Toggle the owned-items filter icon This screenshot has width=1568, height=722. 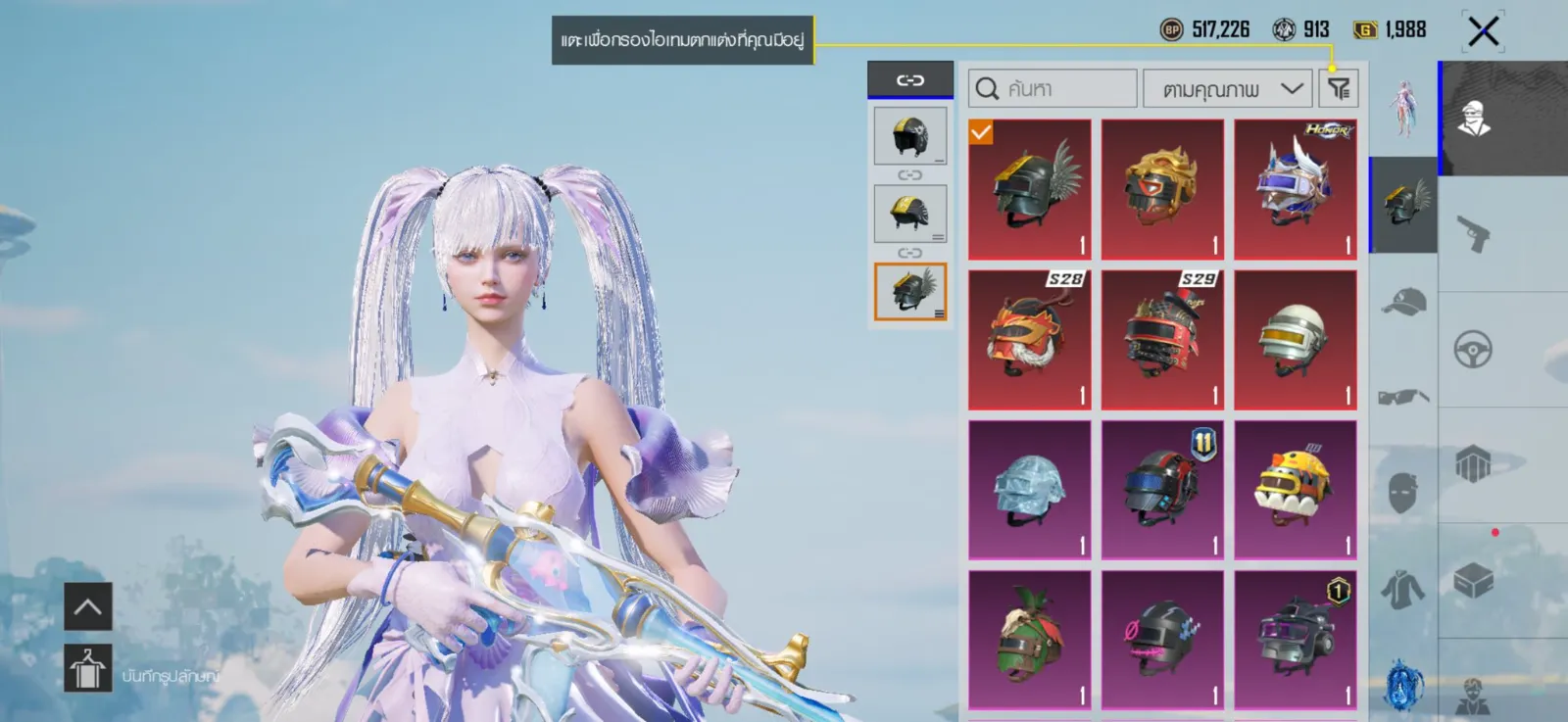[x=1339, y=89]
